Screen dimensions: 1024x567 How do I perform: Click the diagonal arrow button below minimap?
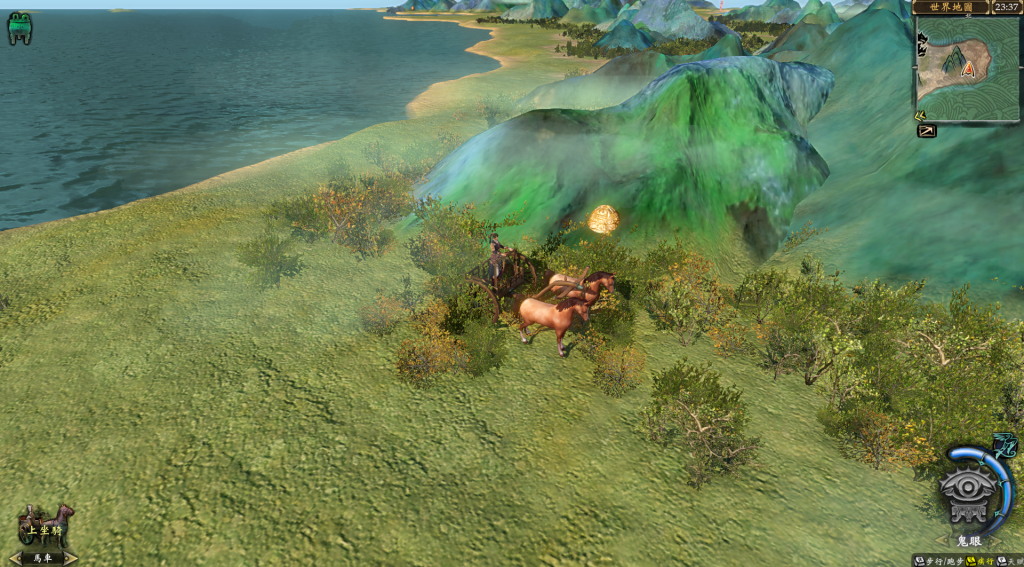point(927,131)
